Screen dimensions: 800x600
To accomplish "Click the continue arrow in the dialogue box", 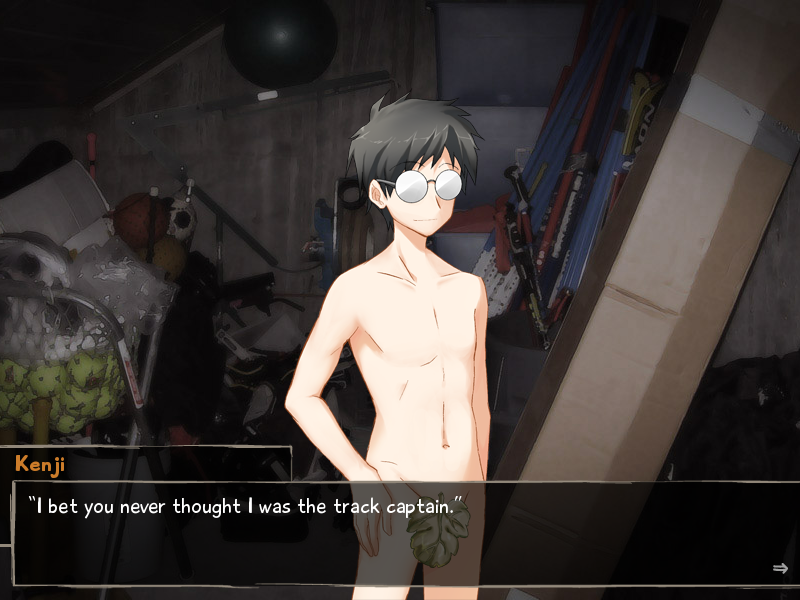I will coord(780,568).
